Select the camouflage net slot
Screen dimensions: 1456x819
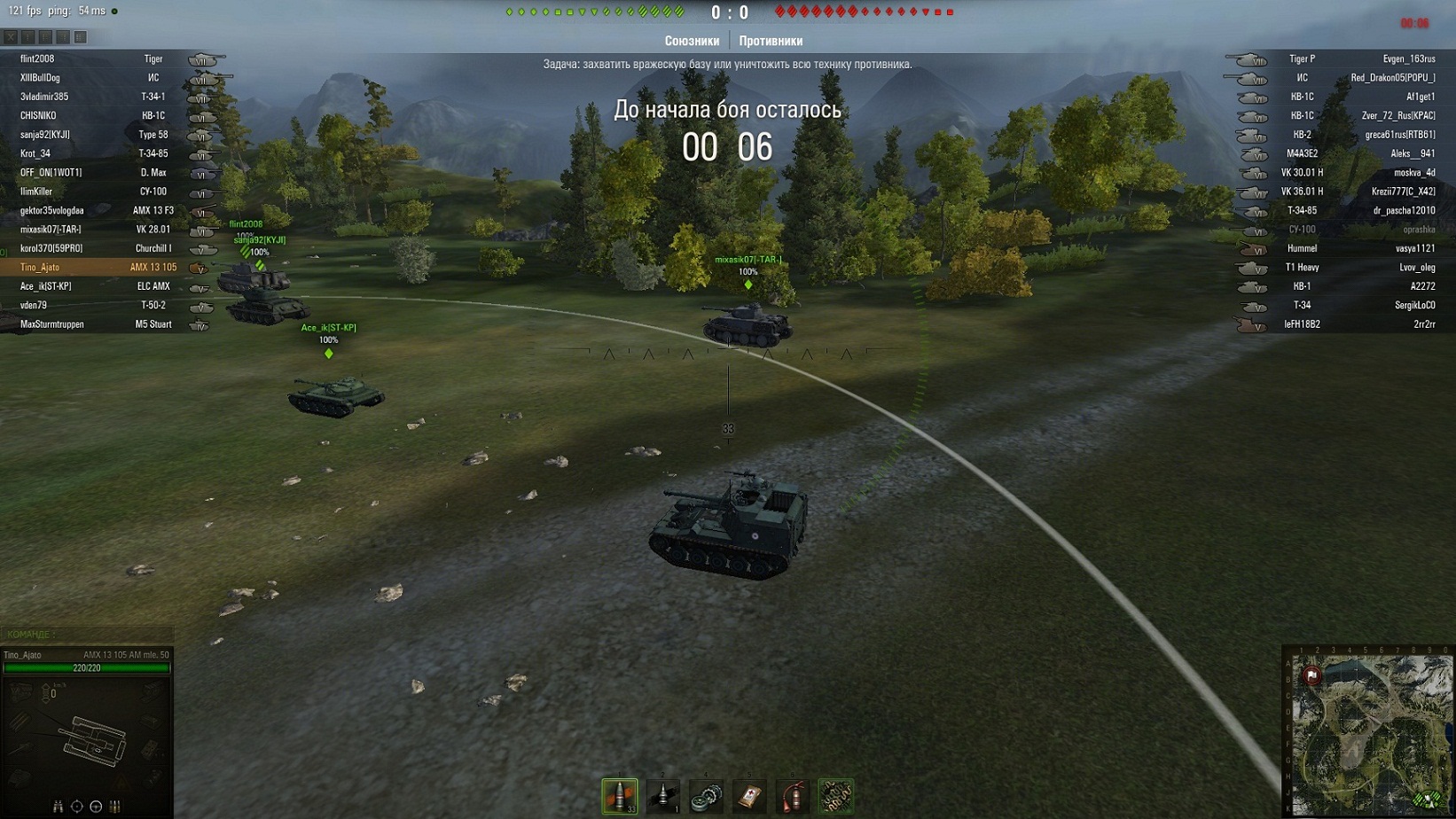(x=835, y=795)
